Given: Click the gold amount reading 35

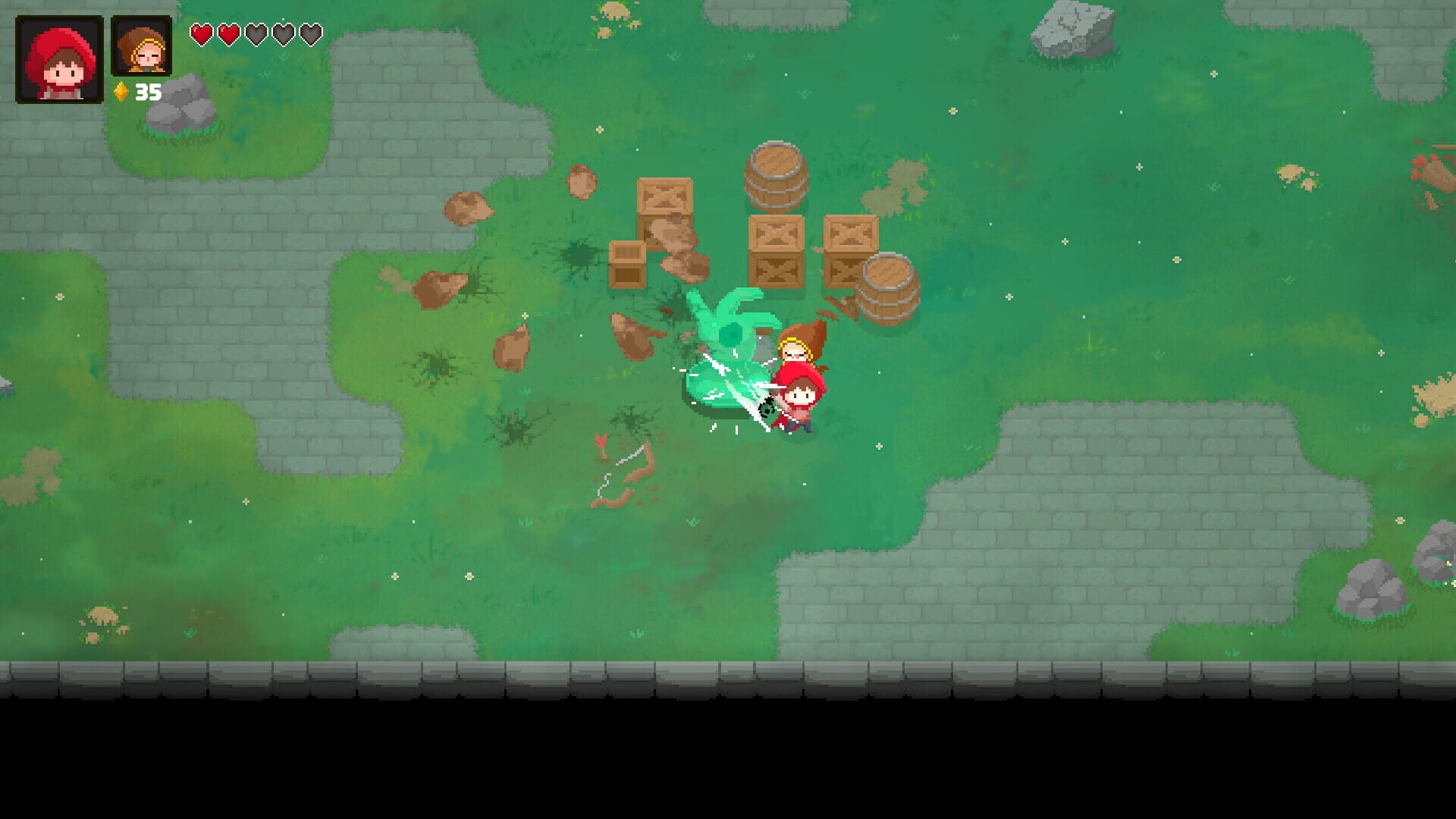Looking at the screenshot, I should [x=149, y=93].
